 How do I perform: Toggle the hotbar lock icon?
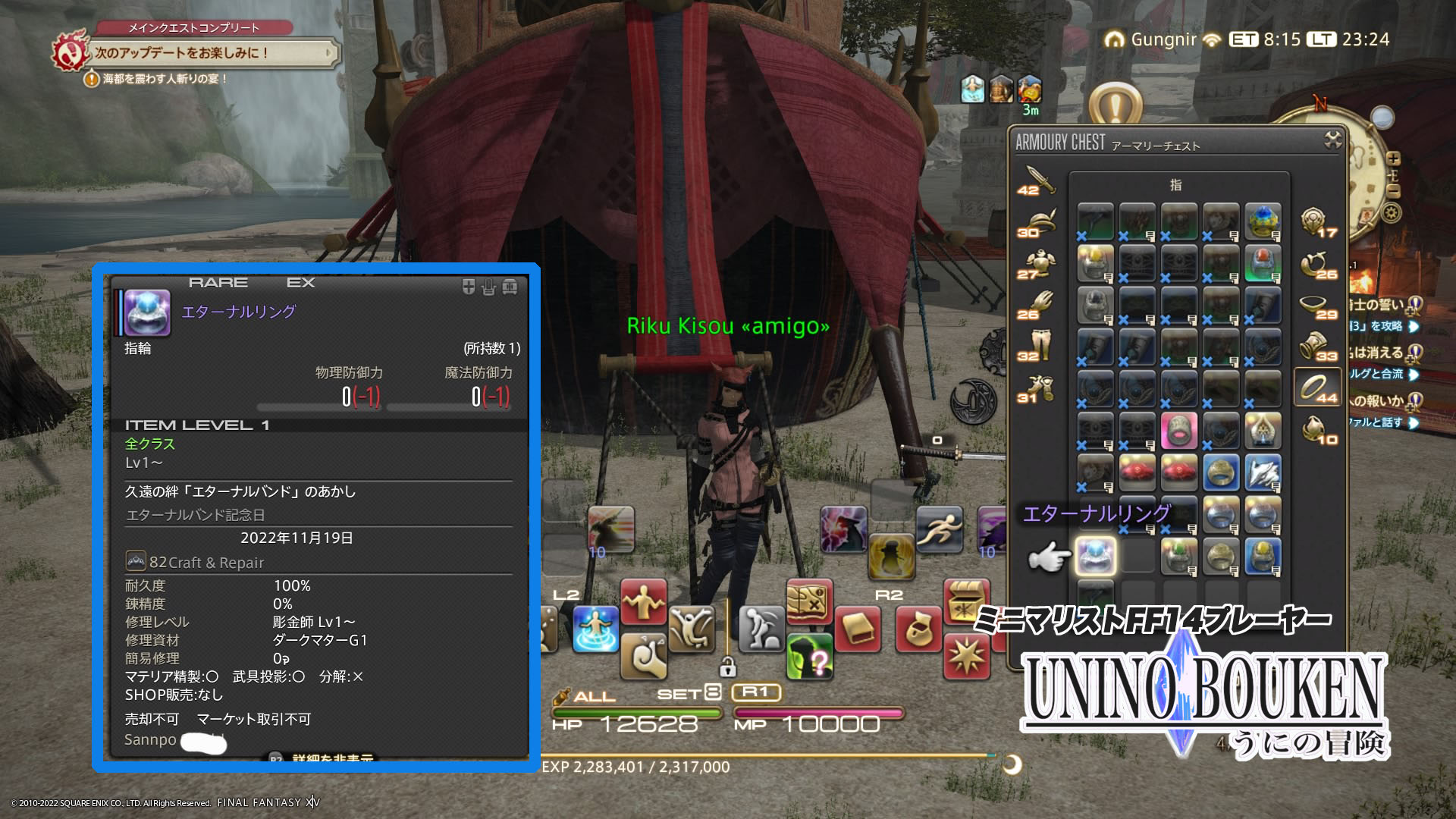coord(727,667)
